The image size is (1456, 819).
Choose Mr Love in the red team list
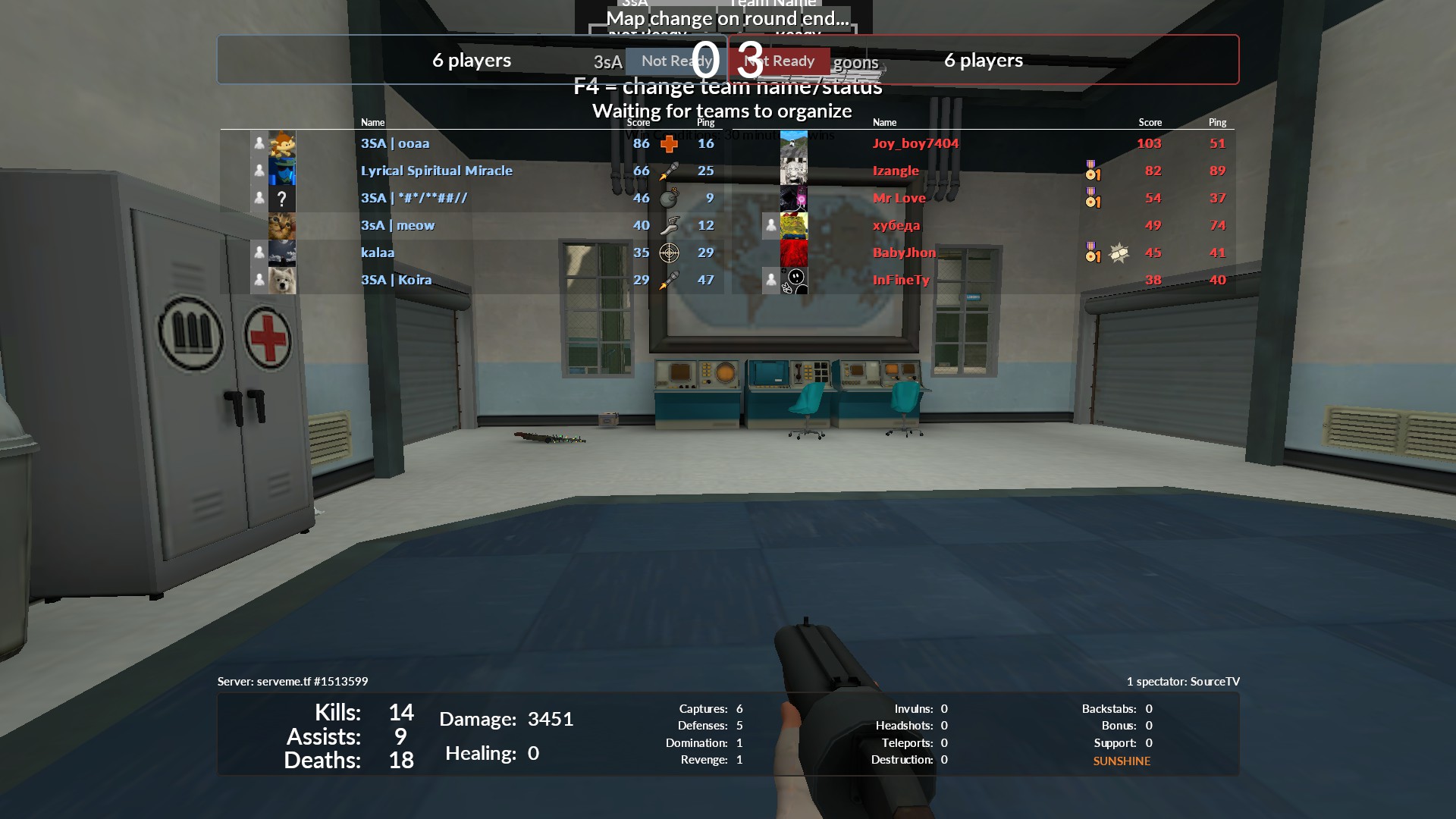899,198
